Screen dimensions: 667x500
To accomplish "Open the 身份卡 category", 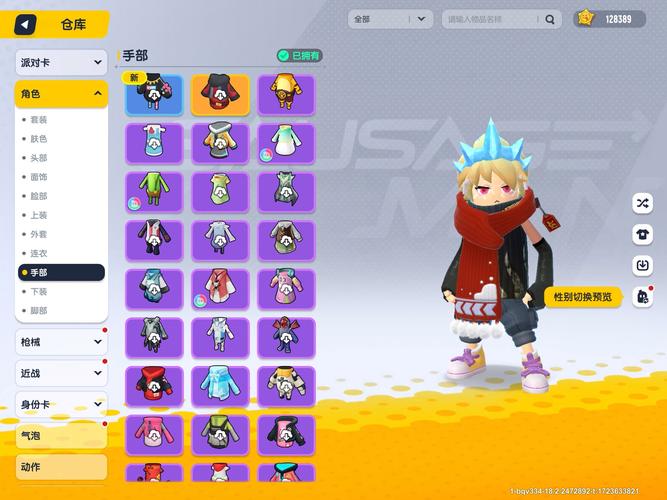I will pos(61,404).
